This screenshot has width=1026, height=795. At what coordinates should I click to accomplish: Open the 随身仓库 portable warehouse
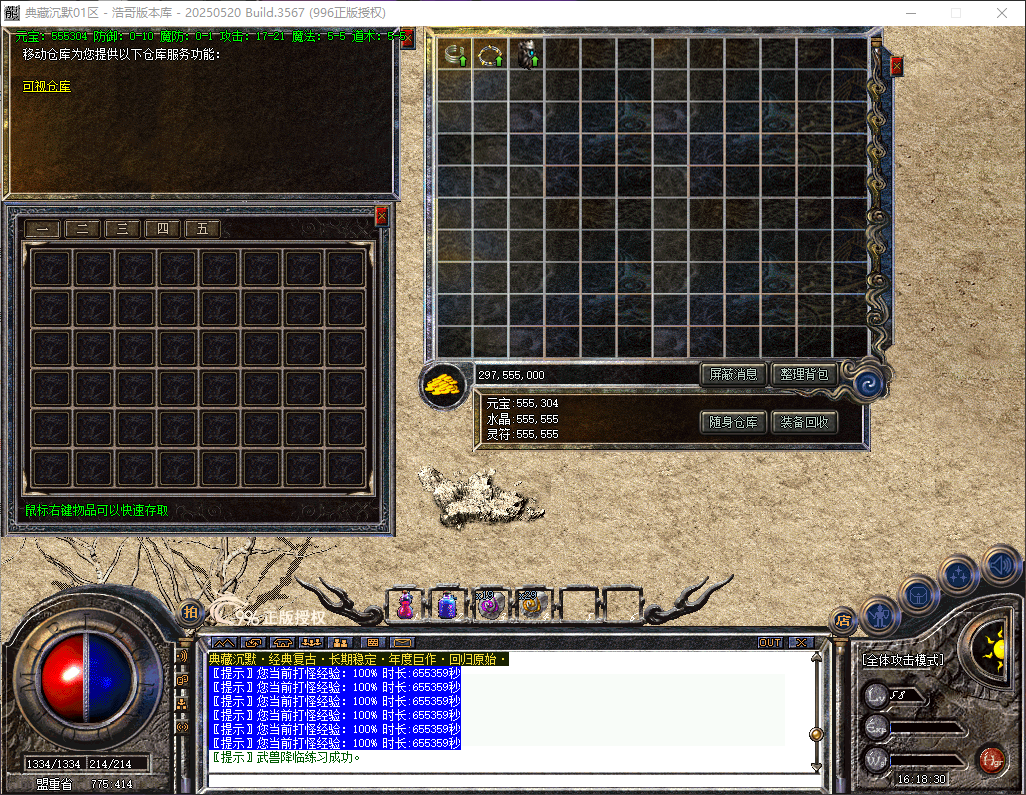tap(733, 423)
